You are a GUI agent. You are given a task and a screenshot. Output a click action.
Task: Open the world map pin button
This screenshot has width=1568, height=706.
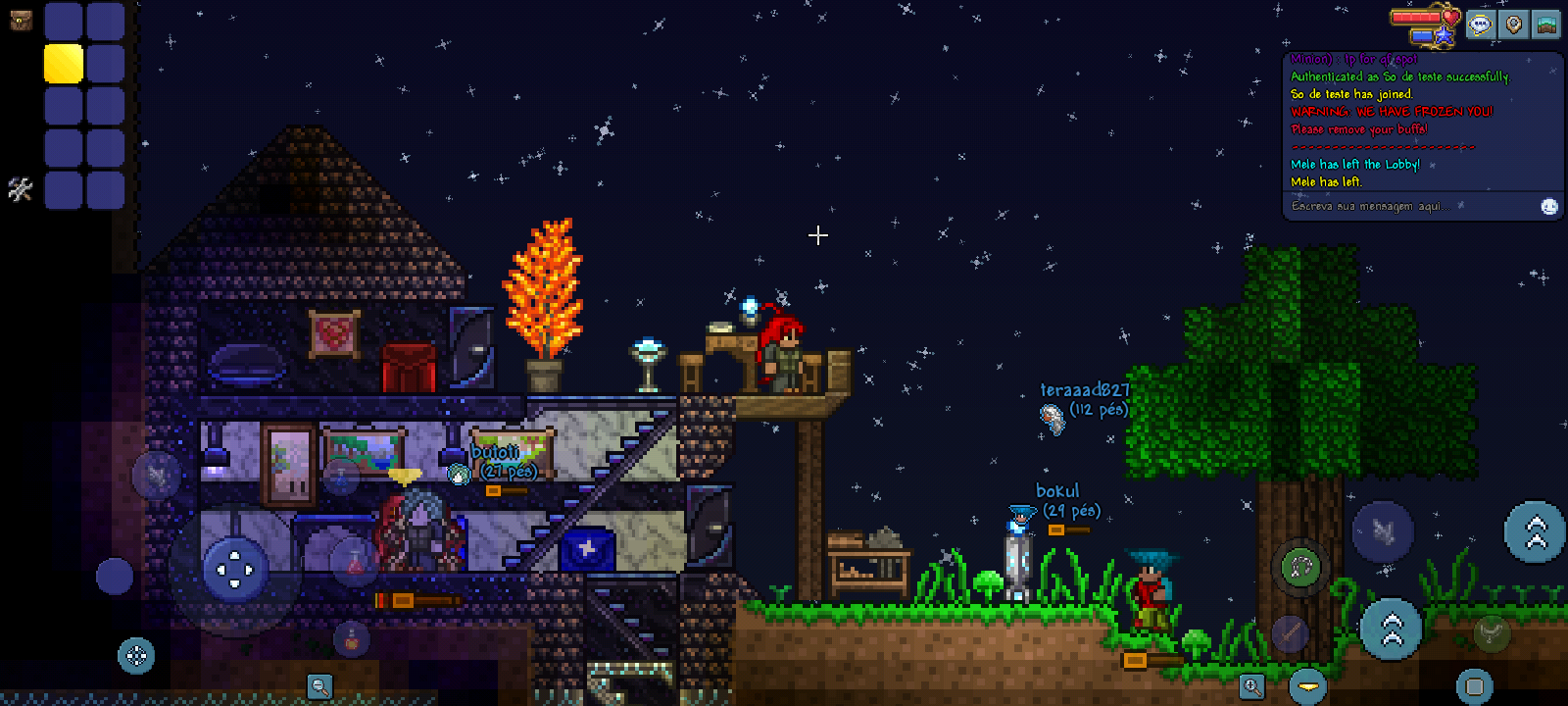(1513, 25)
